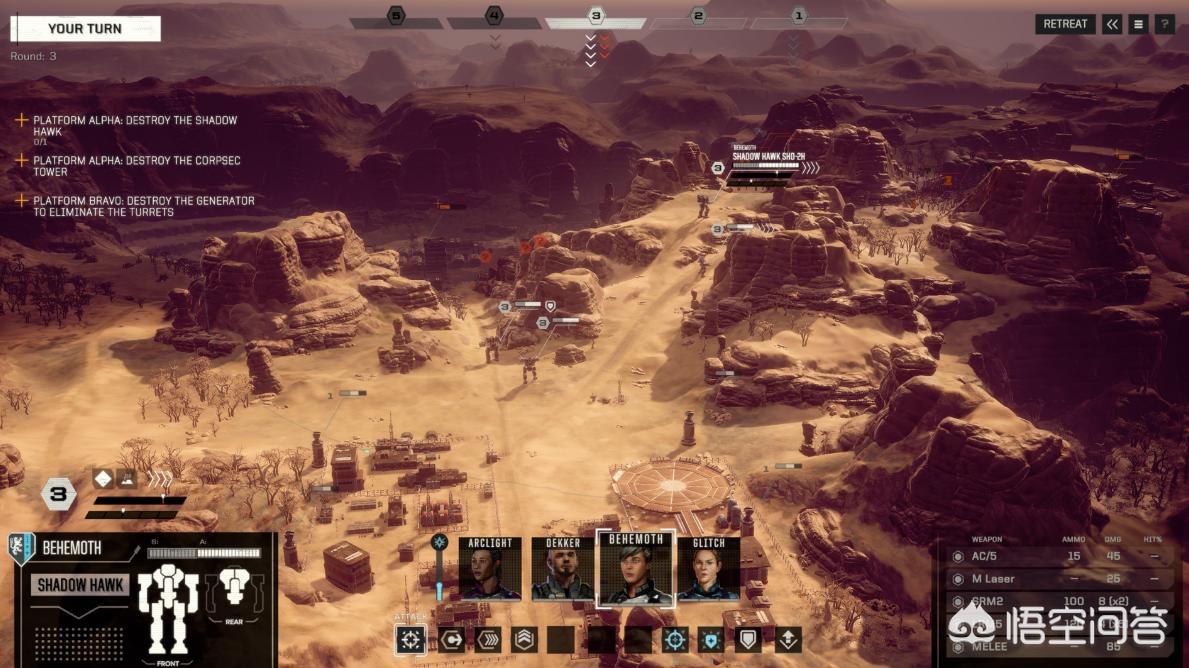The height and width of the screenshot is (668, 1189).
Task: Activate the blue shield burst ability
Action: 711,640
